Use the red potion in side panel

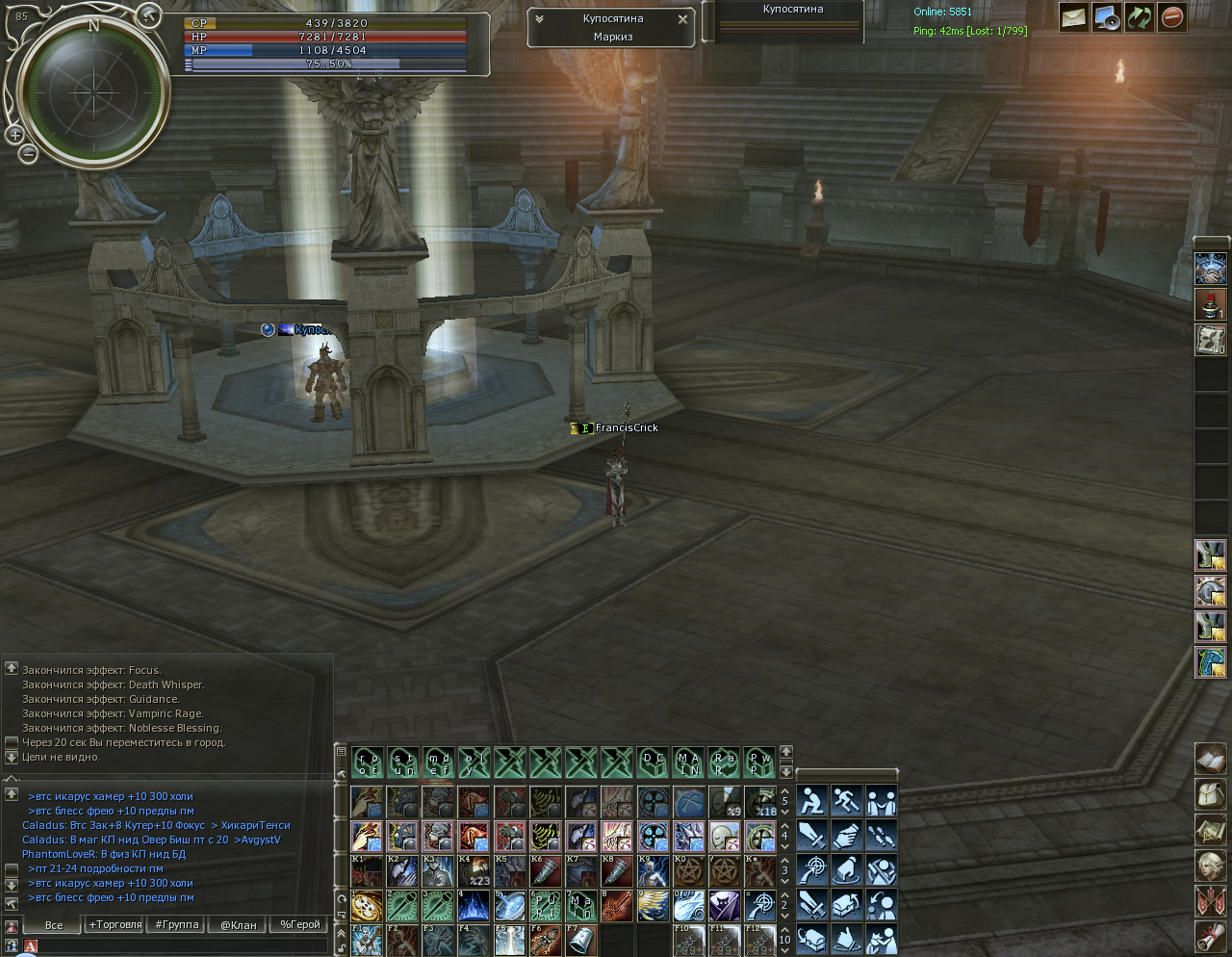(1210, 304)
